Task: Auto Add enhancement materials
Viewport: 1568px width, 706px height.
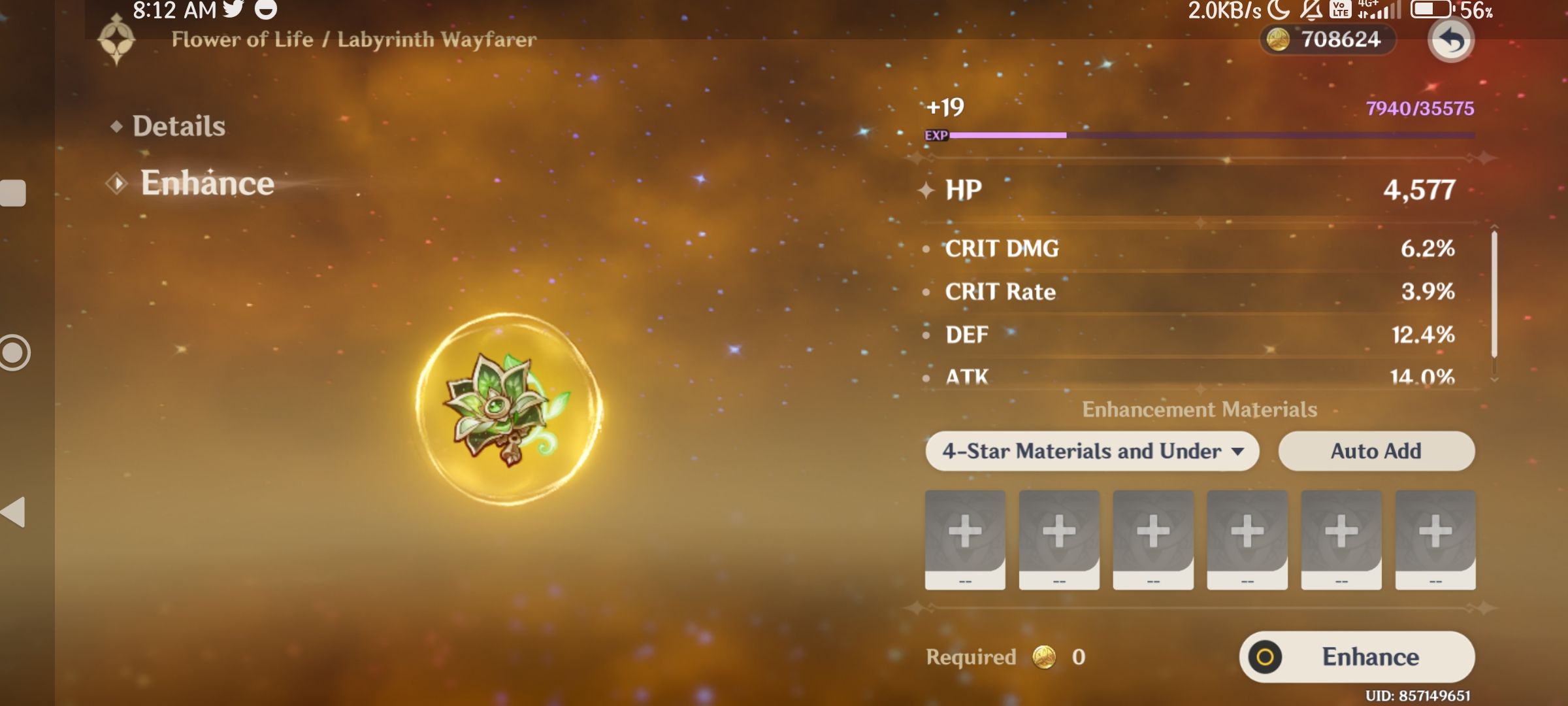Action: 1376,451
